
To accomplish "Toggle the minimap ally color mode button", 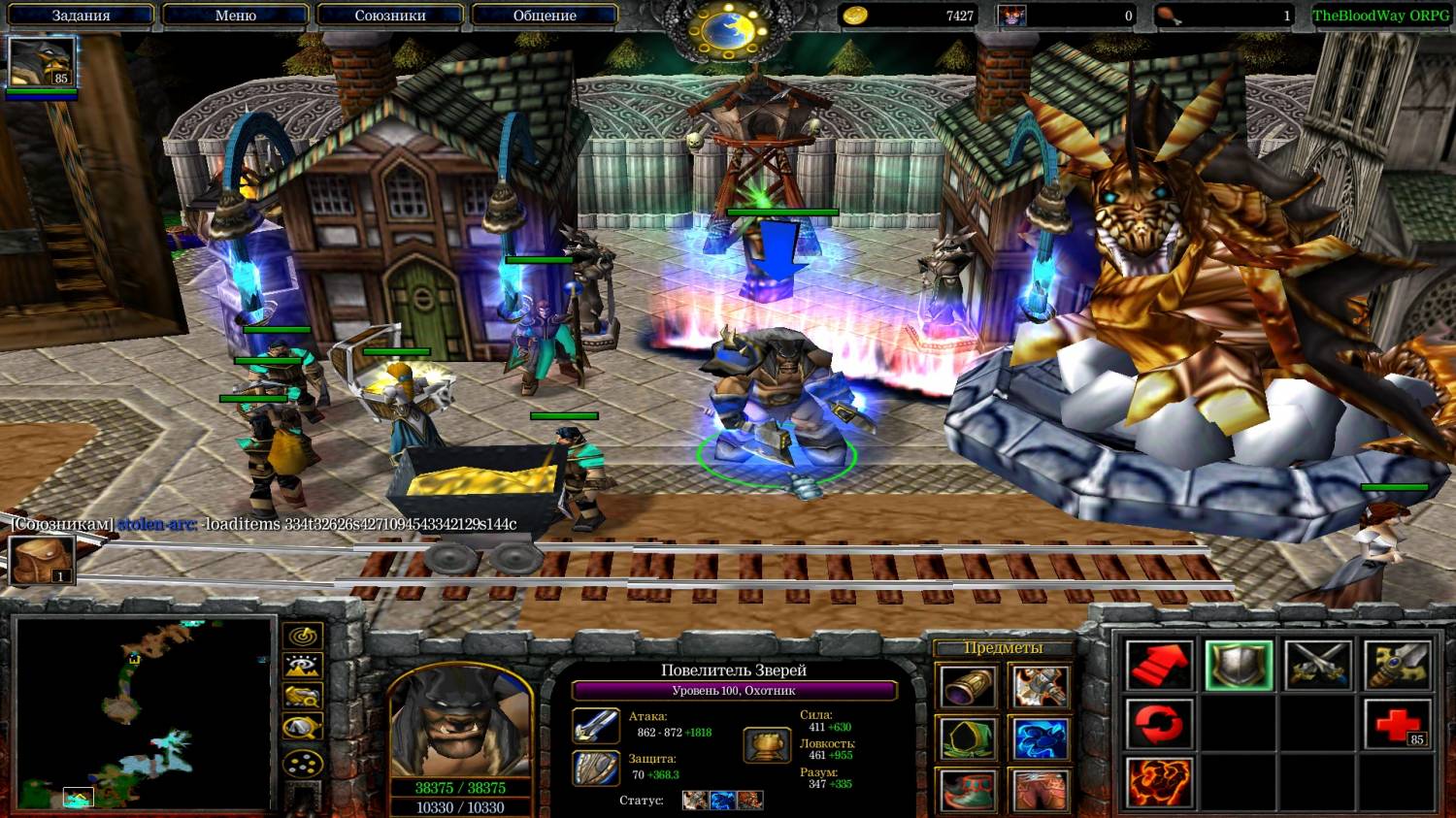I will click(303, 697).
